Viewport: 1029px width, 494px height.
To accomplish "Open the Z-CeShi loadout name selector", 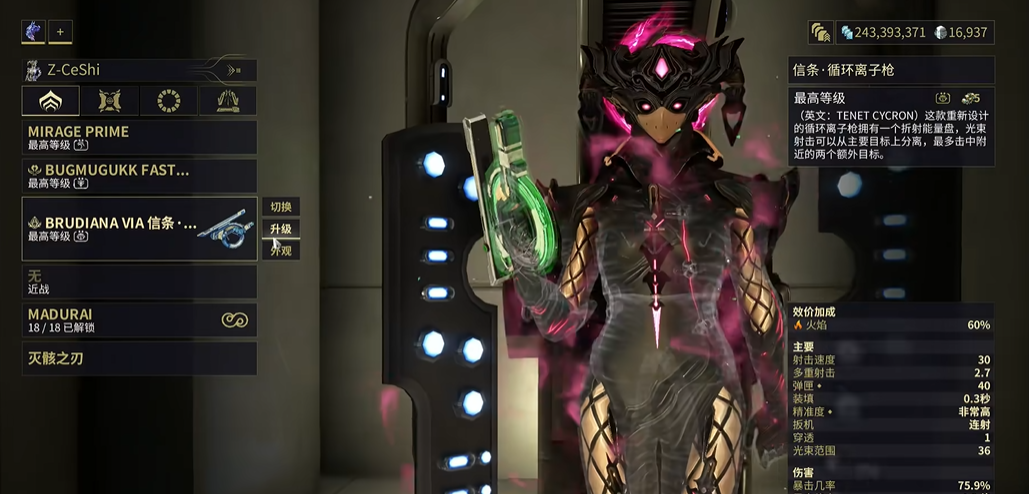I will [x=139, y=70].
